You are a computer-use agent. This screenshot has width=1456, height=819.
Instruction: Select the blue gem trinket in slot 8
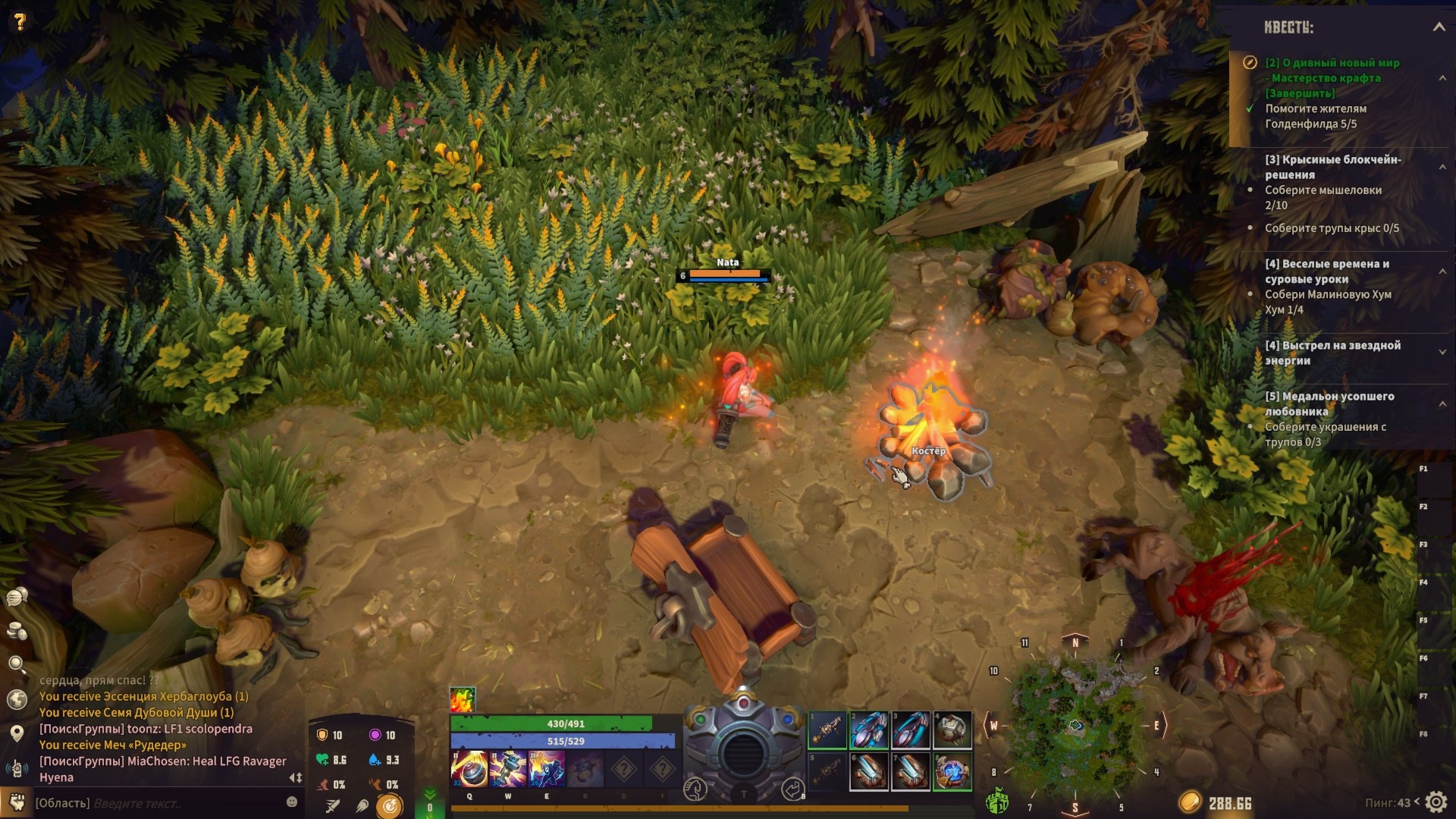952,772
